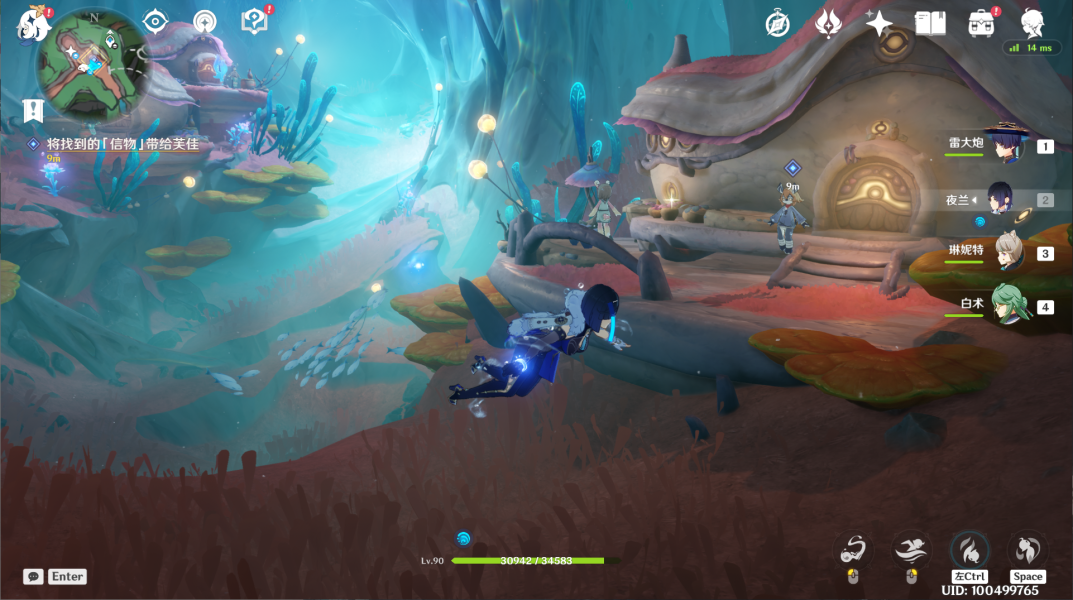Use the swimmer dash skill icon

(x=910, y=549)
